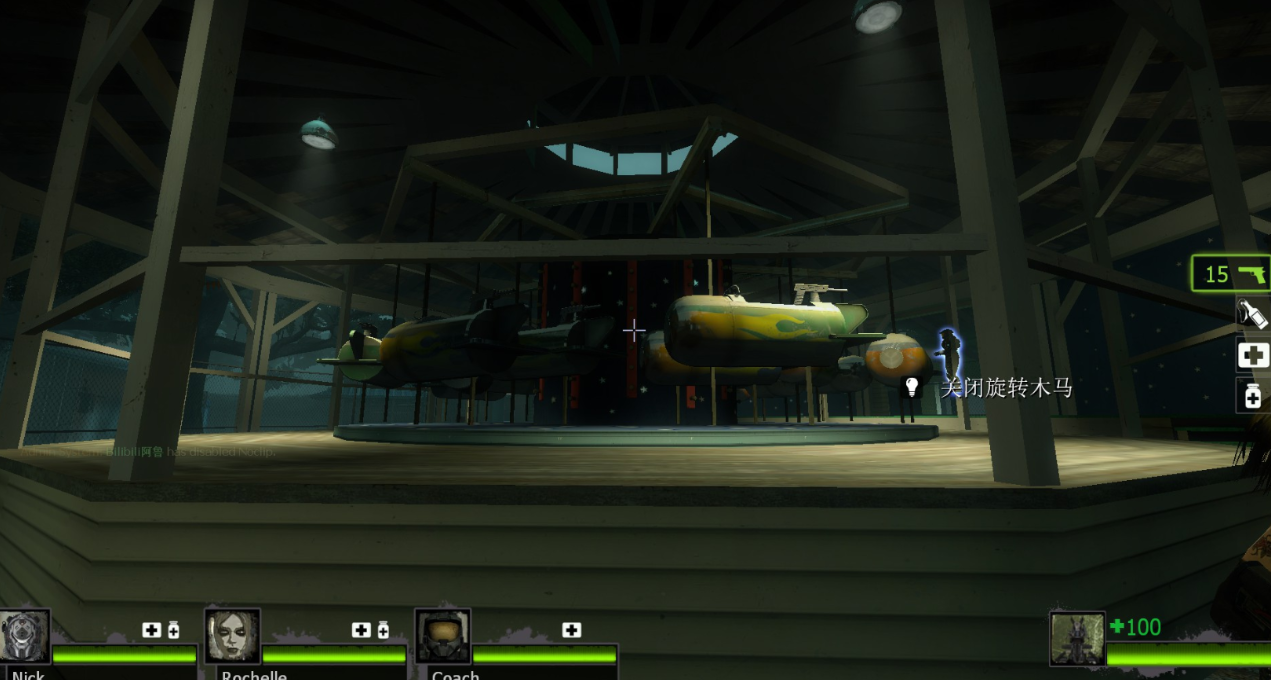Click Coach's helmeted portrait
This screenshot has width=1271, height=680.
442,636
